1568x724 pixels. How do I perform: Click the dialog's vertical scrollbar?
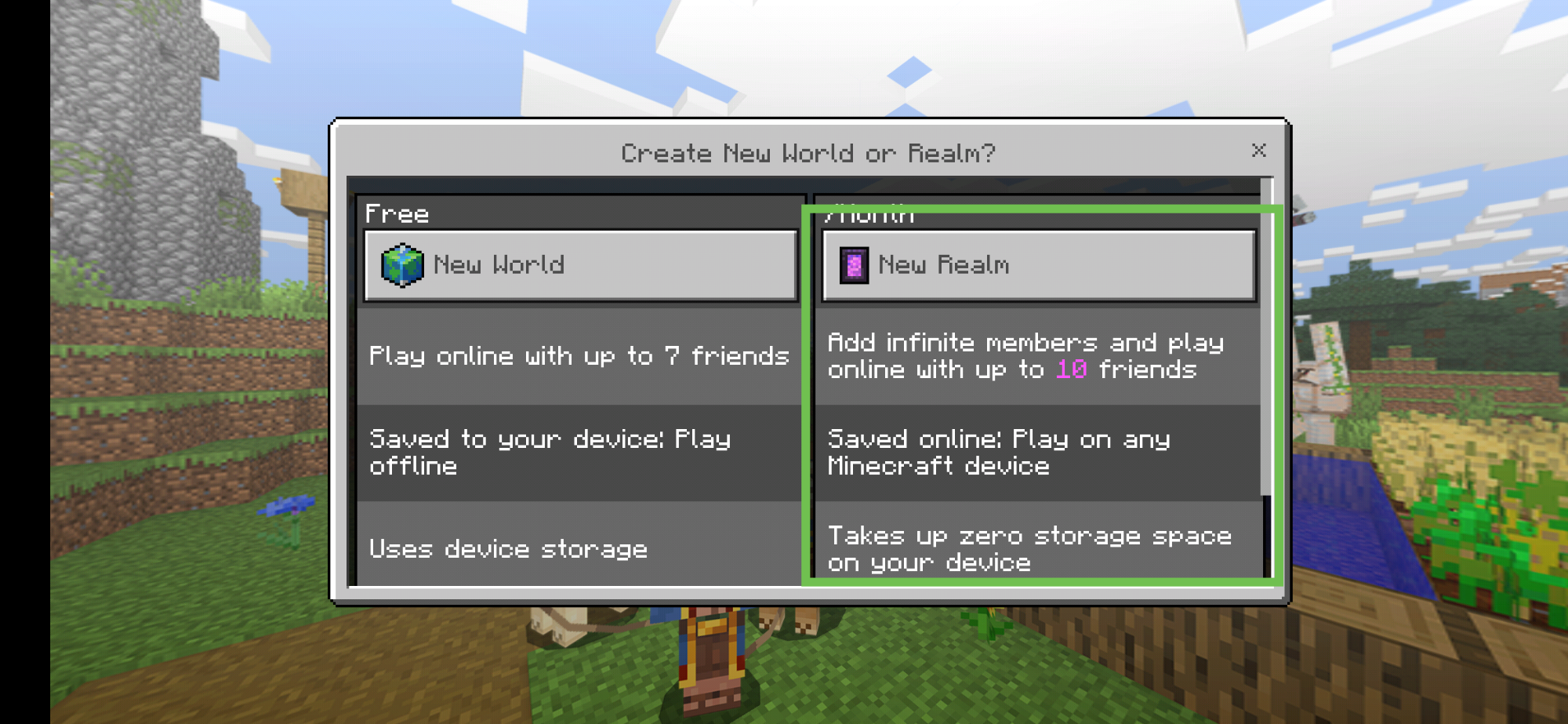click(x=1266, y=337)
